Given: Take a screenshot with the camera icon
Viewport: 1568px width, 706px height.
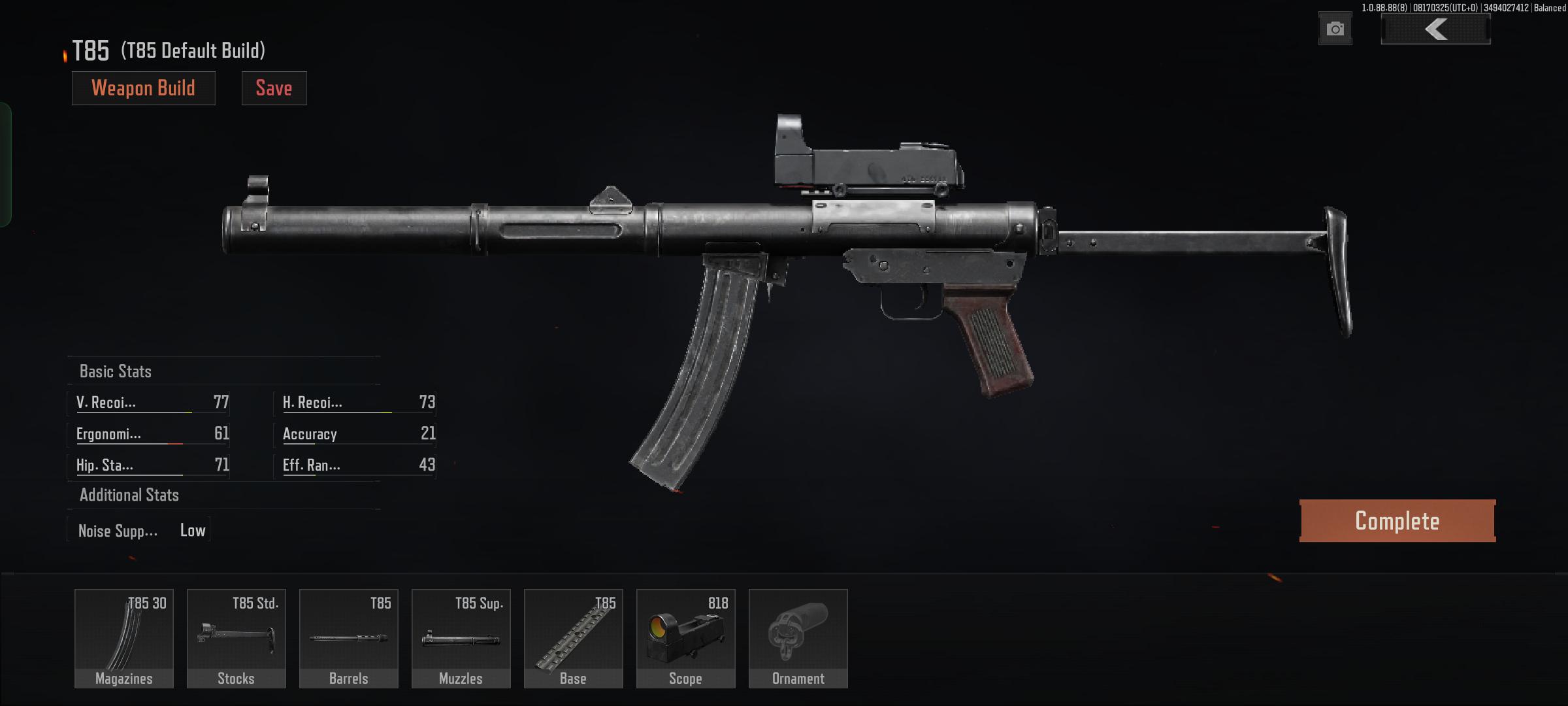Looking at the screenshot, I should tap(1335, 28).
